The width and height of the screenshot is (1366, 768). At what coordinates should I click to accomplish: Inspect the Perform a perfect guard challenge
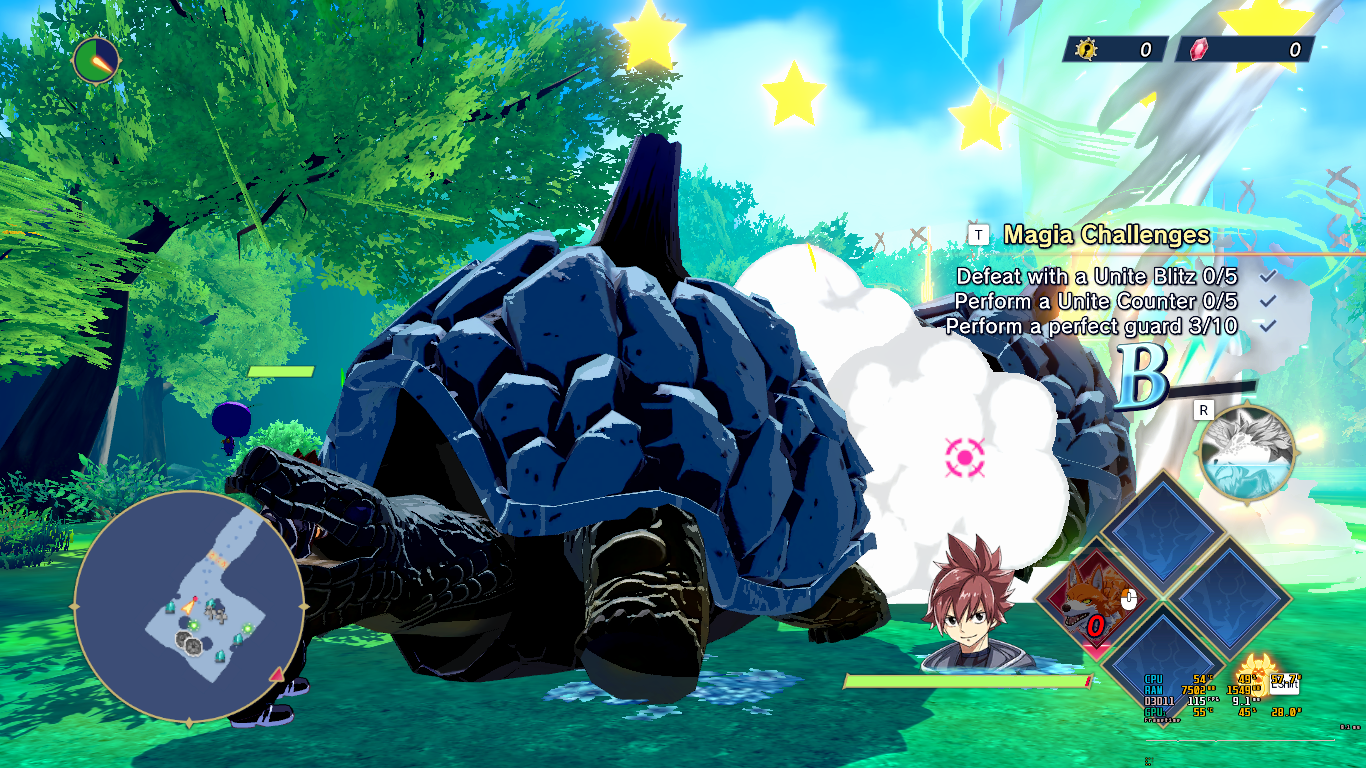[x=1091, y=326]
